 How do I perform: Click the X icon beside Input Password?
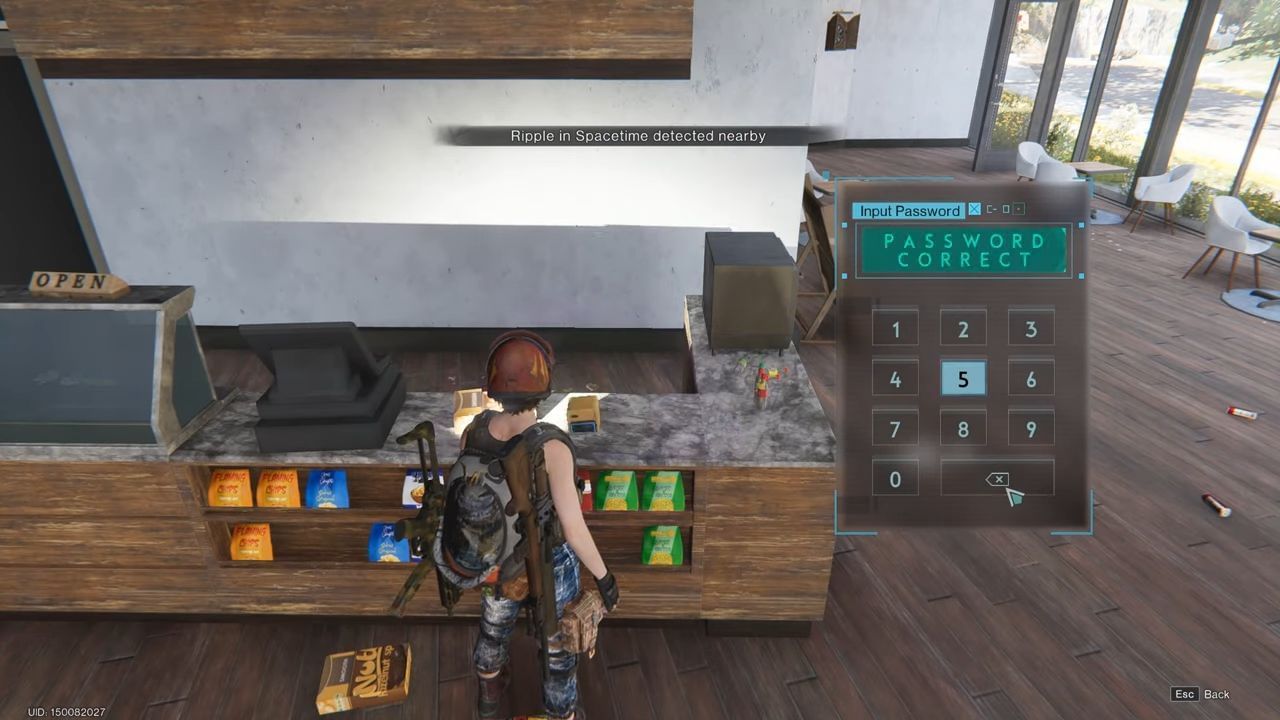[x=973, y=210]
